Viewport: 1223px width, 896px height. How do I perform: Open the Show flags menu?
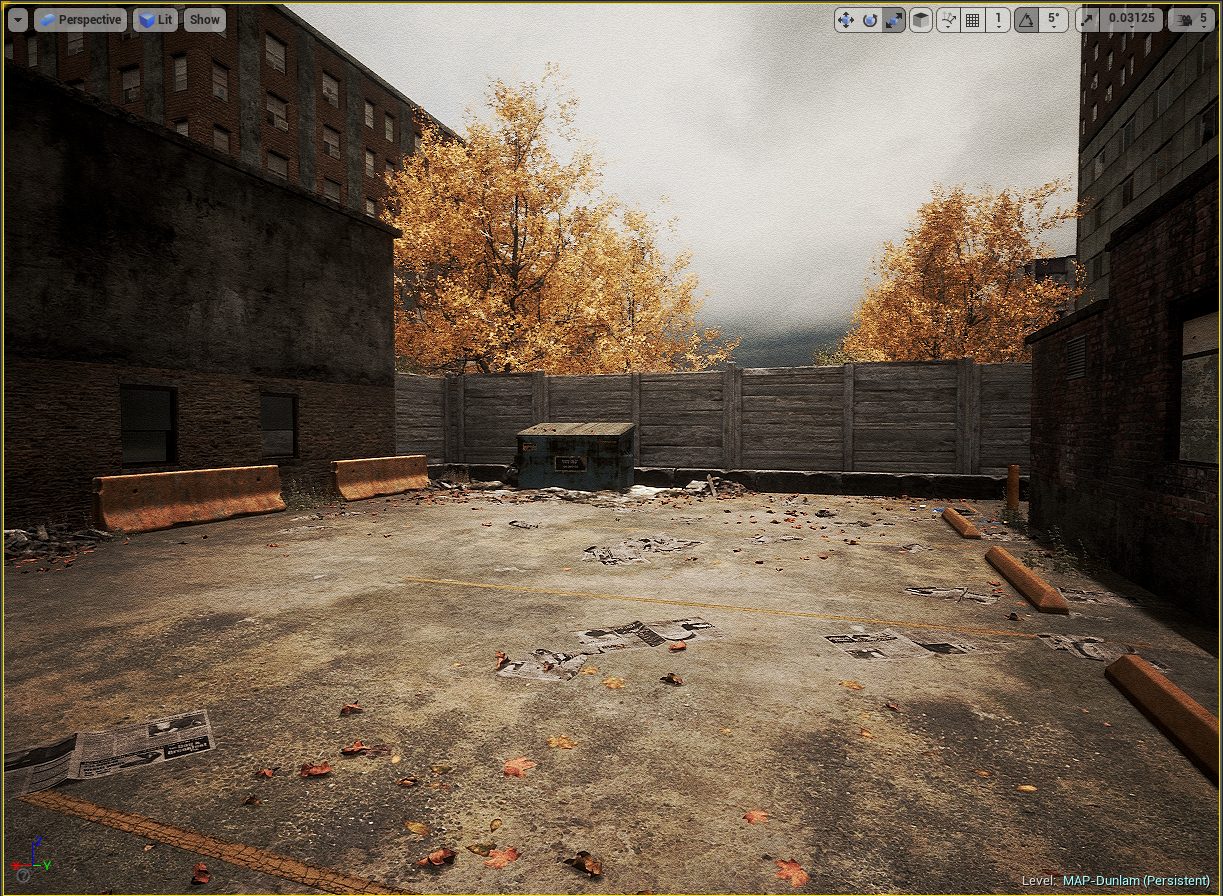point(205,19)
